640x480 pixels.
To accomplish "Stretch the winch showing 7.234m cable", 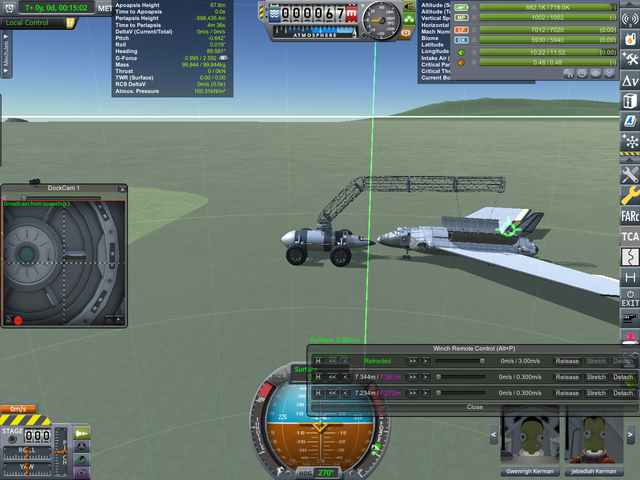I will point(596,393).
